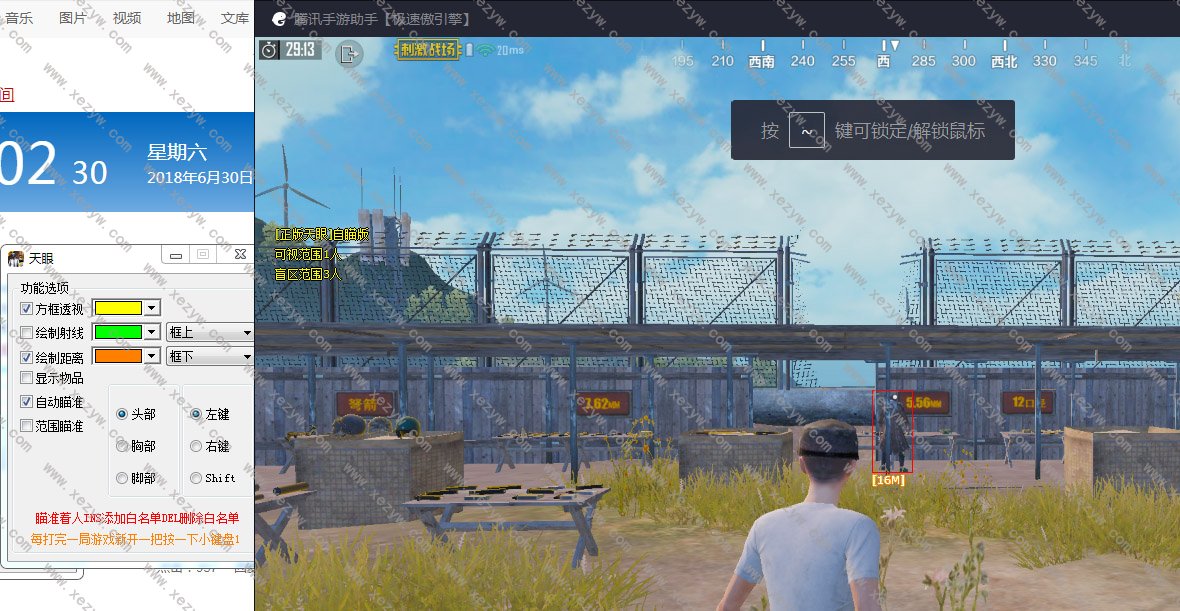This screenshot has width=1180, height=611.
Task: Choose the 胸部 aim target
Action: (122, 446)
